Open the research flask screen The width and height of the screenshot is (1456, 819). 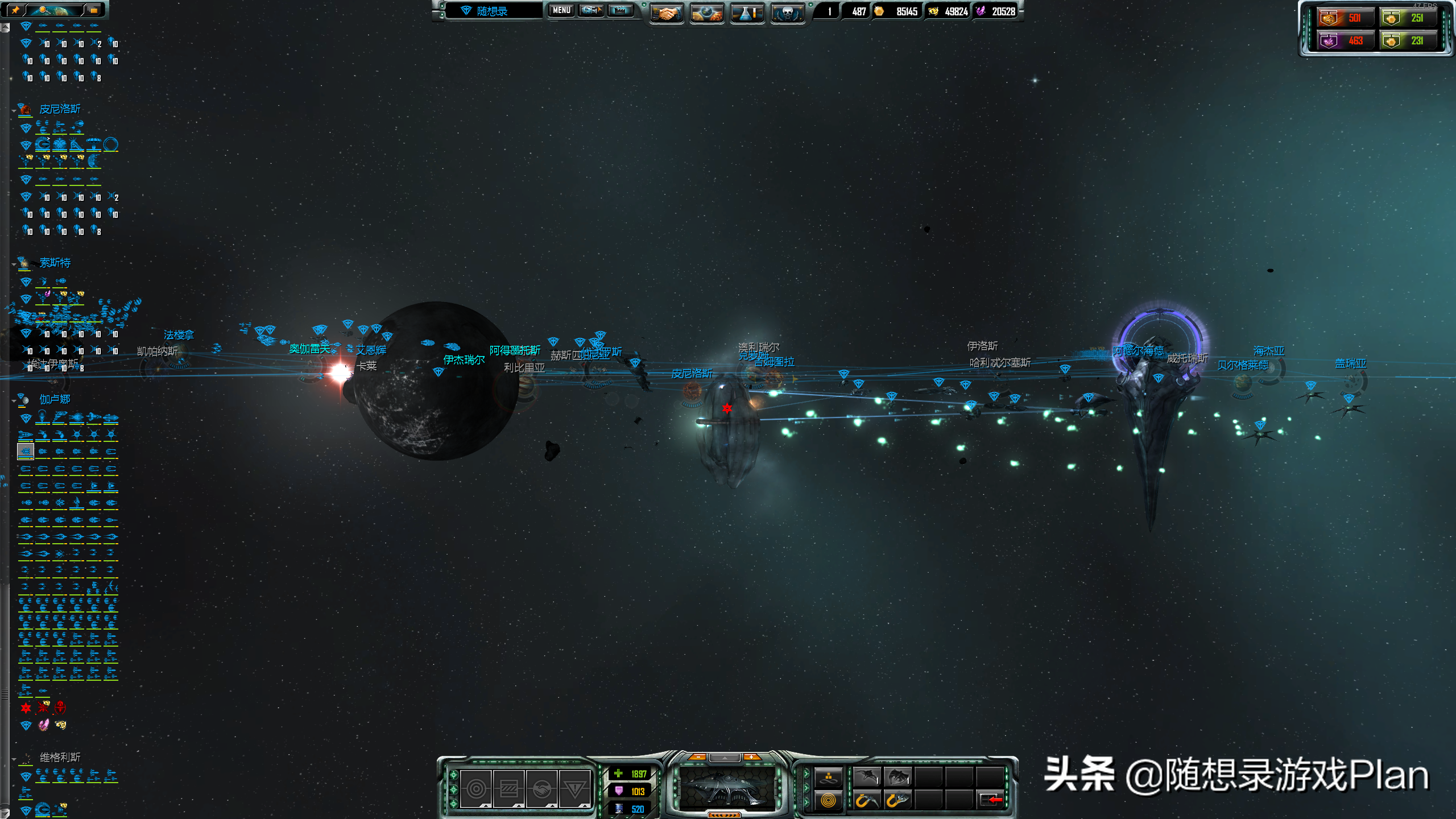747,13
